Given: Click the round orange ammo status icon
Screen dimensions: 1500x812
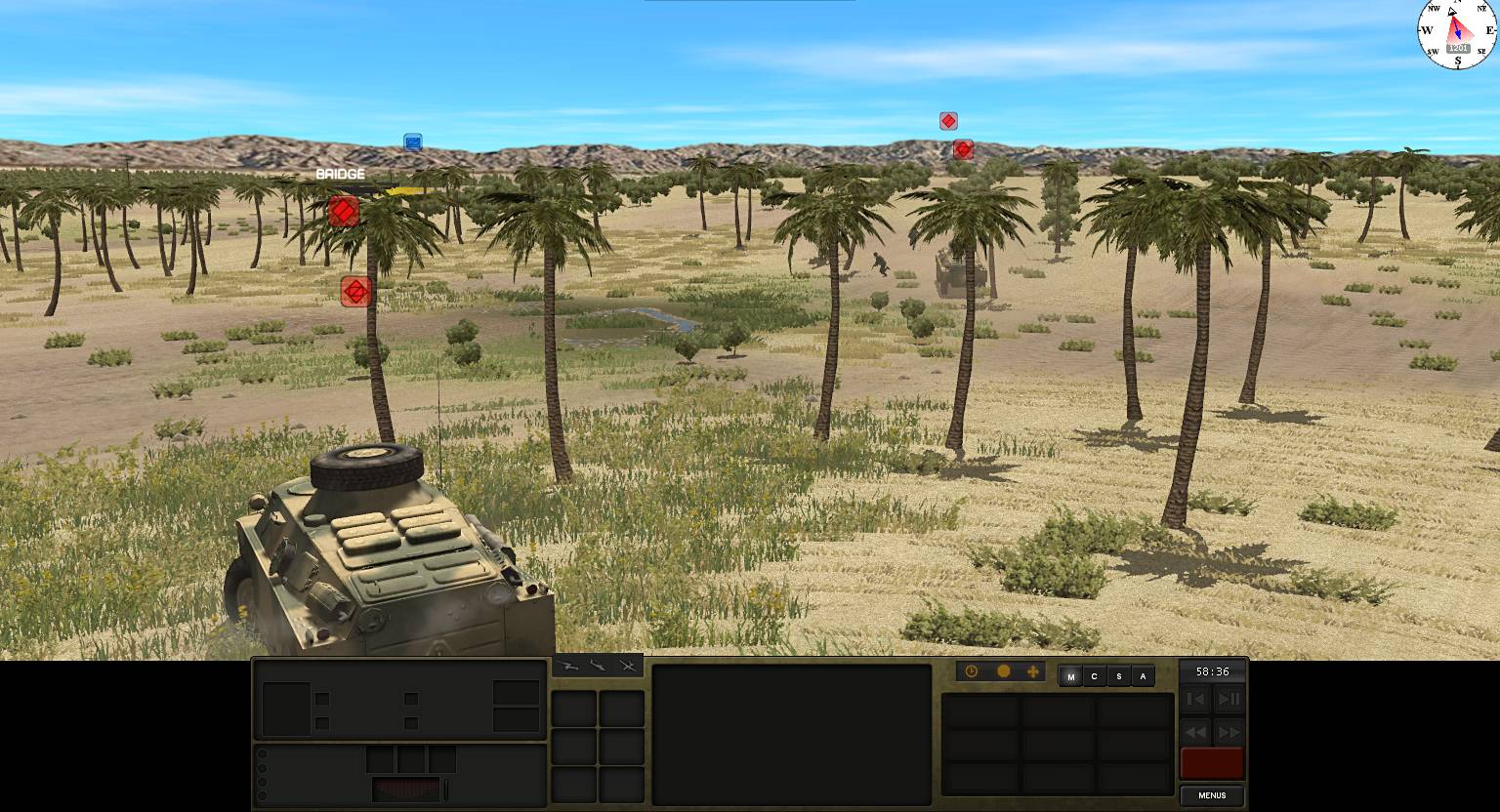Looking at the screenshot, I should pyautogui.click(x=1002, y=671).
